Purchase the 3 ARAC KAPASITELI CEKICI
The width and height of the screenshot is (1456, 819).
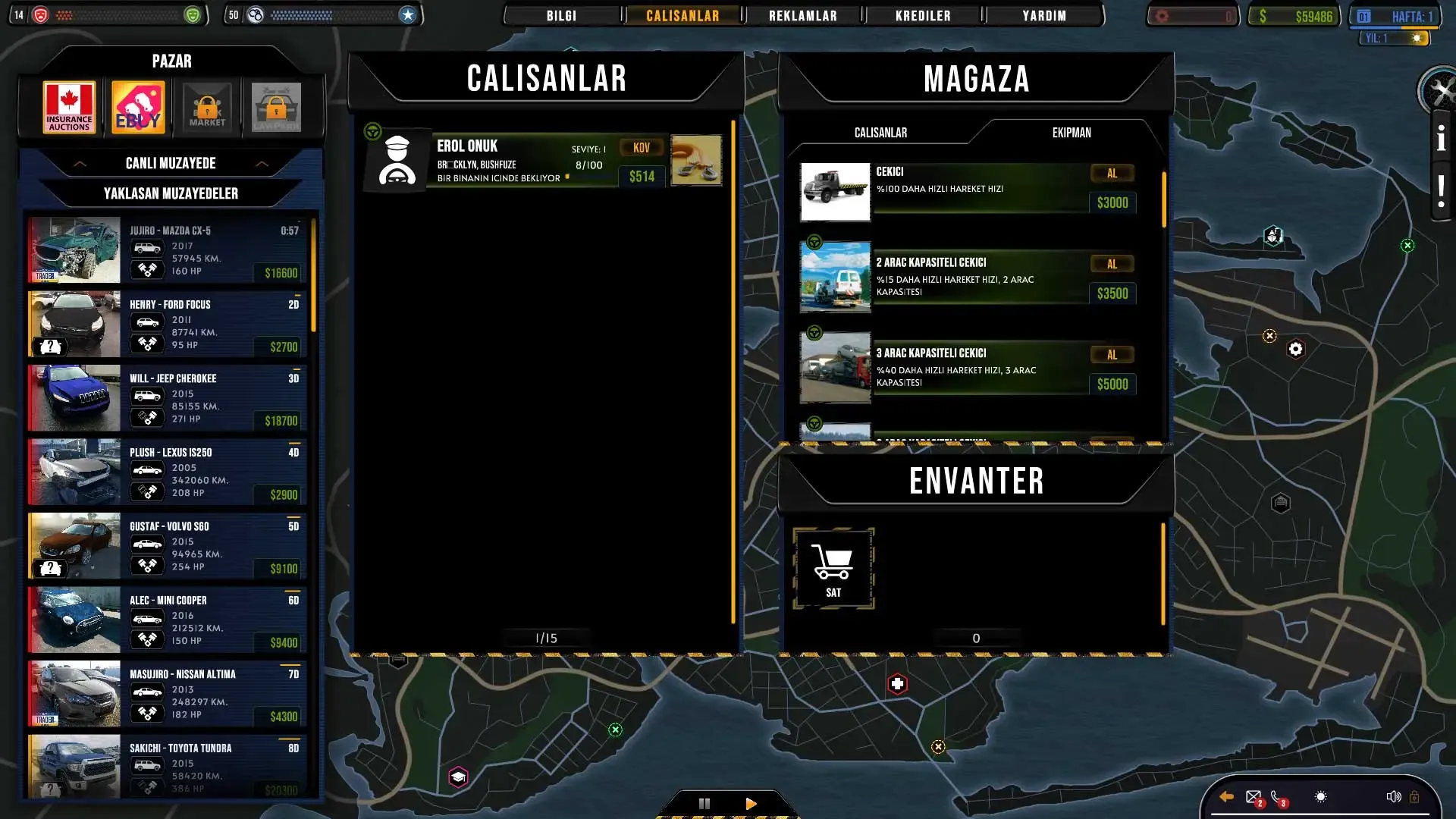click(1112, 355)
